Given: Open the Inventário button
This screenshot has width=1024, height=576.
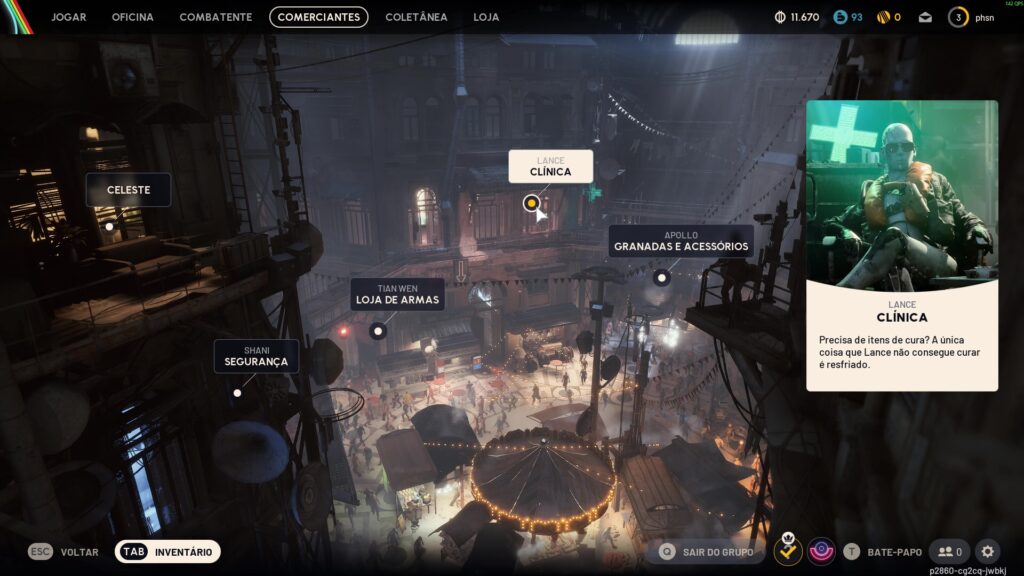Looking at the screenshot, I should point(167,551).
